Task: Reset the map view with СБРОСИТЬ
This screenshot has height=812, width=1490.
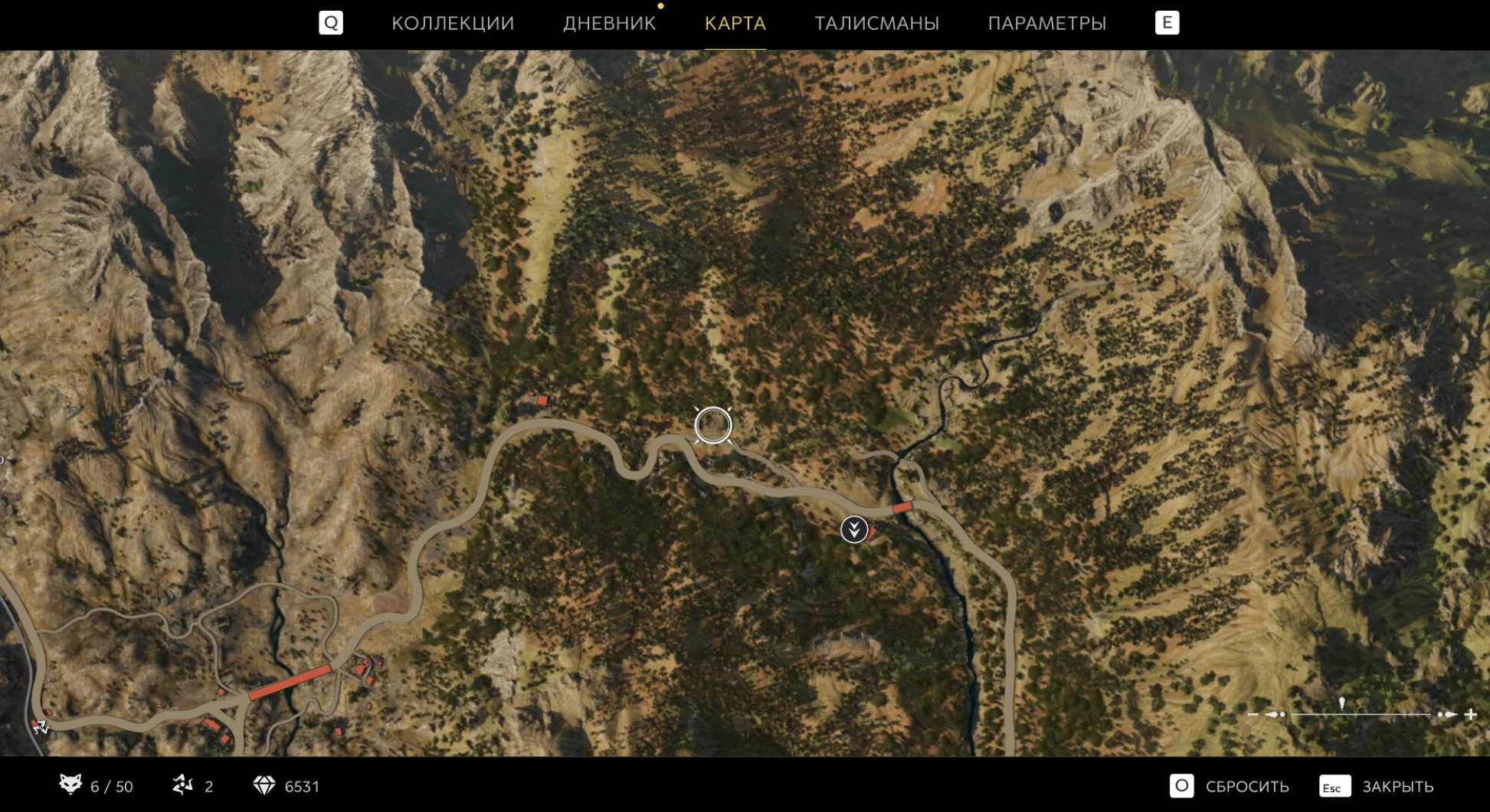Action: click(1229, 786)
